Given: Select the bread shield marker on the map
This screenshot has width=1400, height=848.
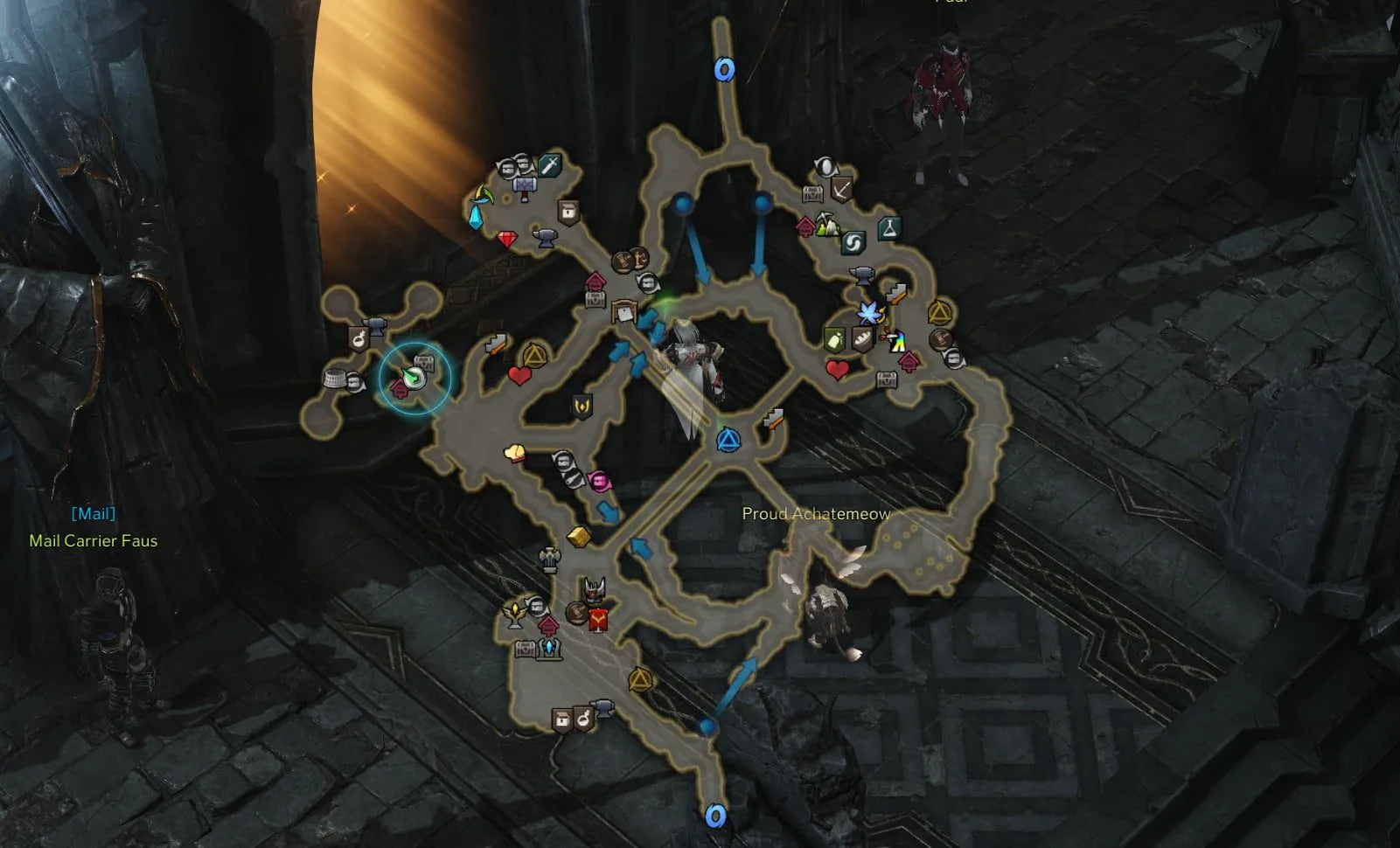Looking at the screenshot, I should pos(861,339).
